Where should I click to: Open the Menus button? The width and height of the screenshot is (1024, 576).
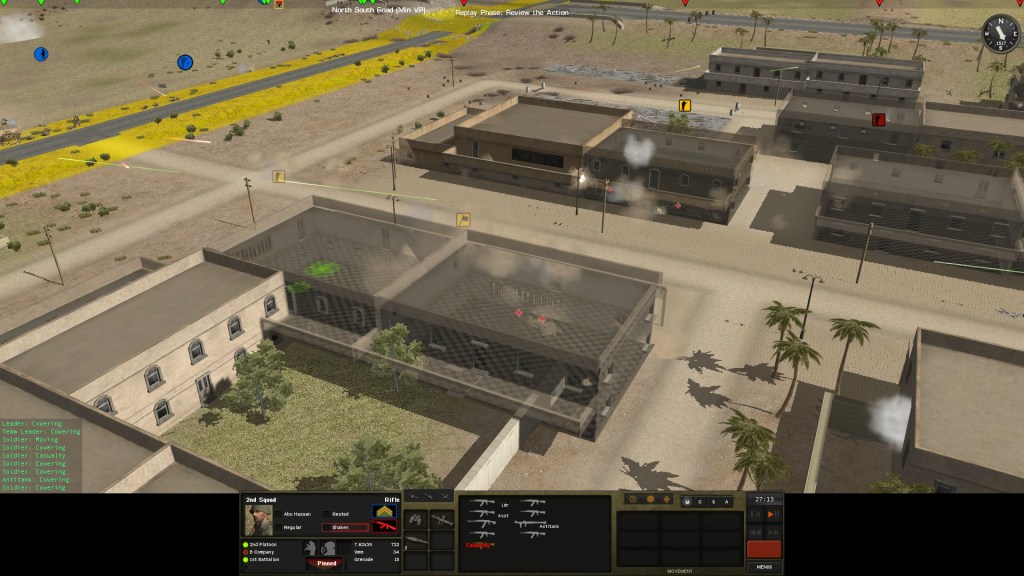click(764, 566)
